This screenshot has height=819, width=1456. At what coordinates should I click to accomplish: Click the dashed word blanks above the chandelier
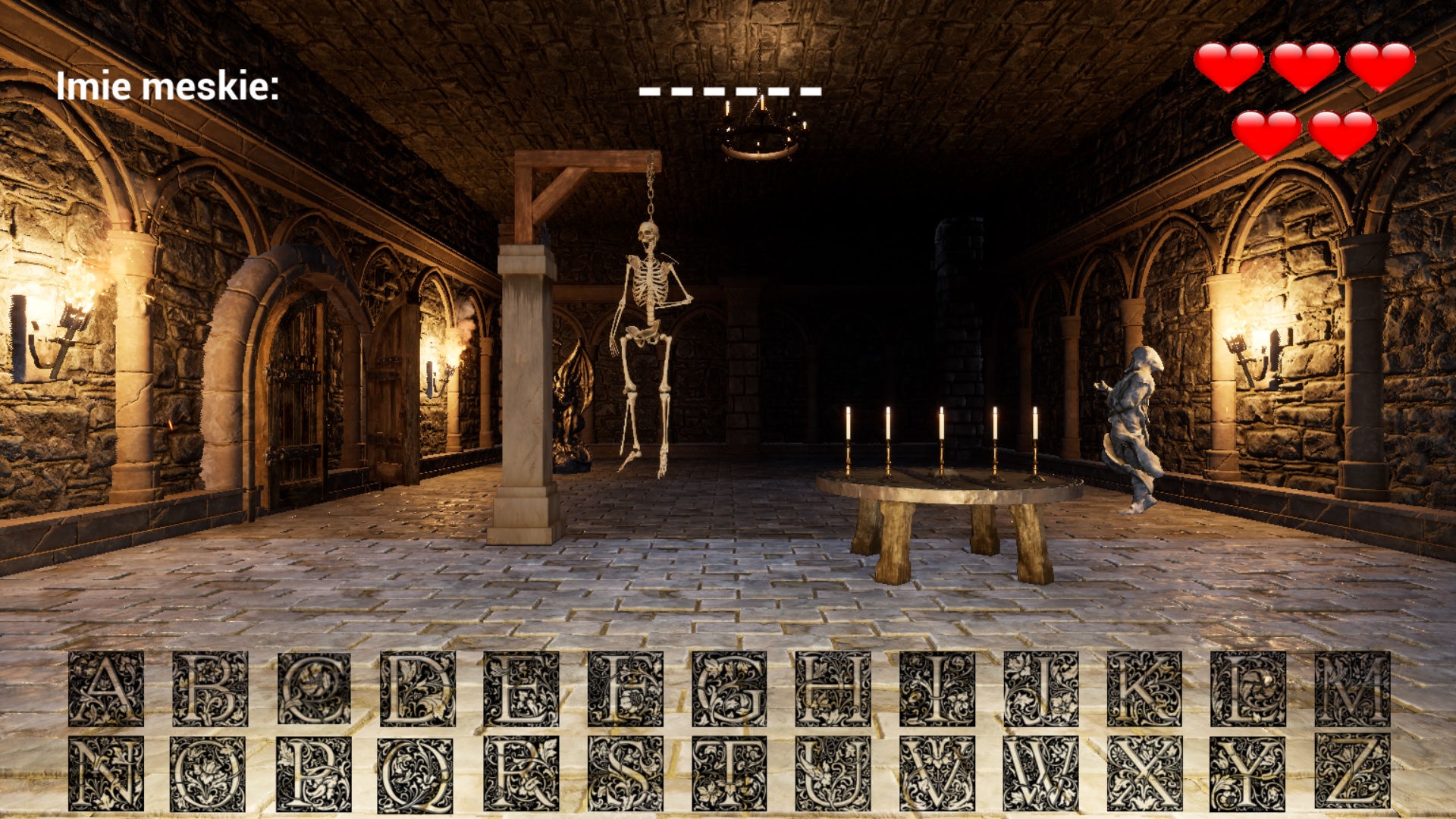point(730,91)
